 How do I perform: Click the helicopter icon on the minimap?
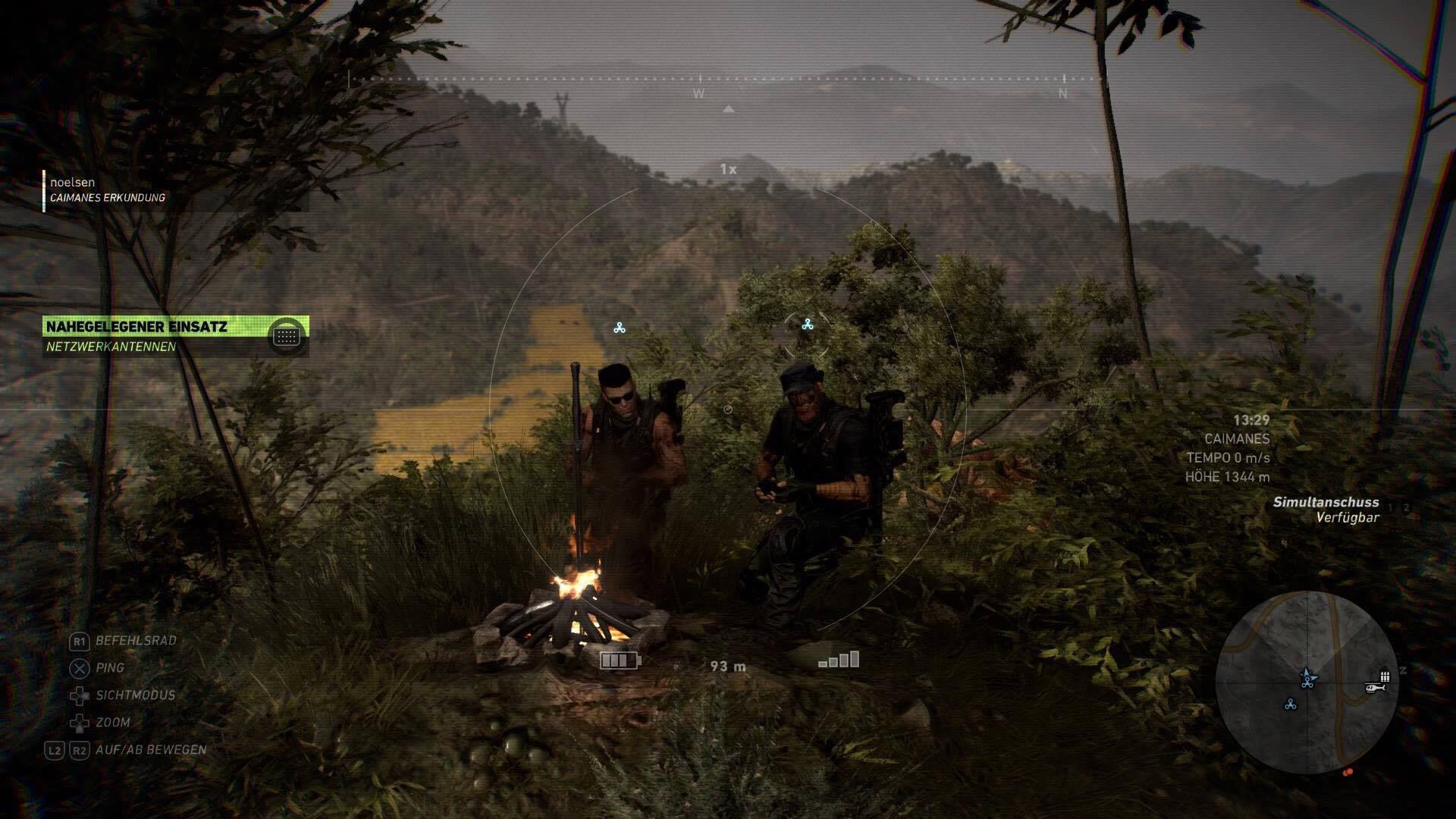[x=1374, y=688]
